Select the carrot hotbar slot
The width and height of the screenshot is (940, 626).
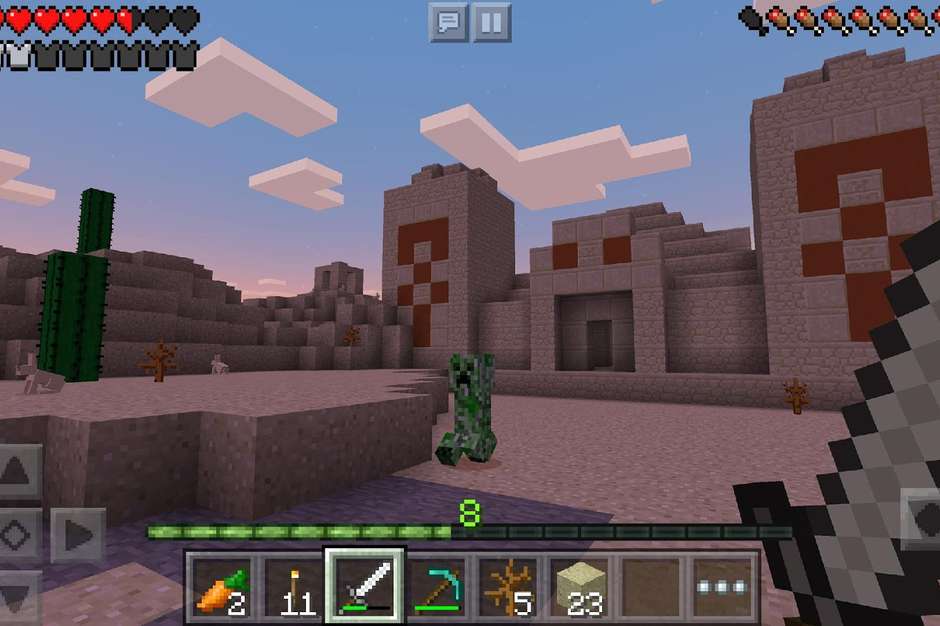coord(221,587)
